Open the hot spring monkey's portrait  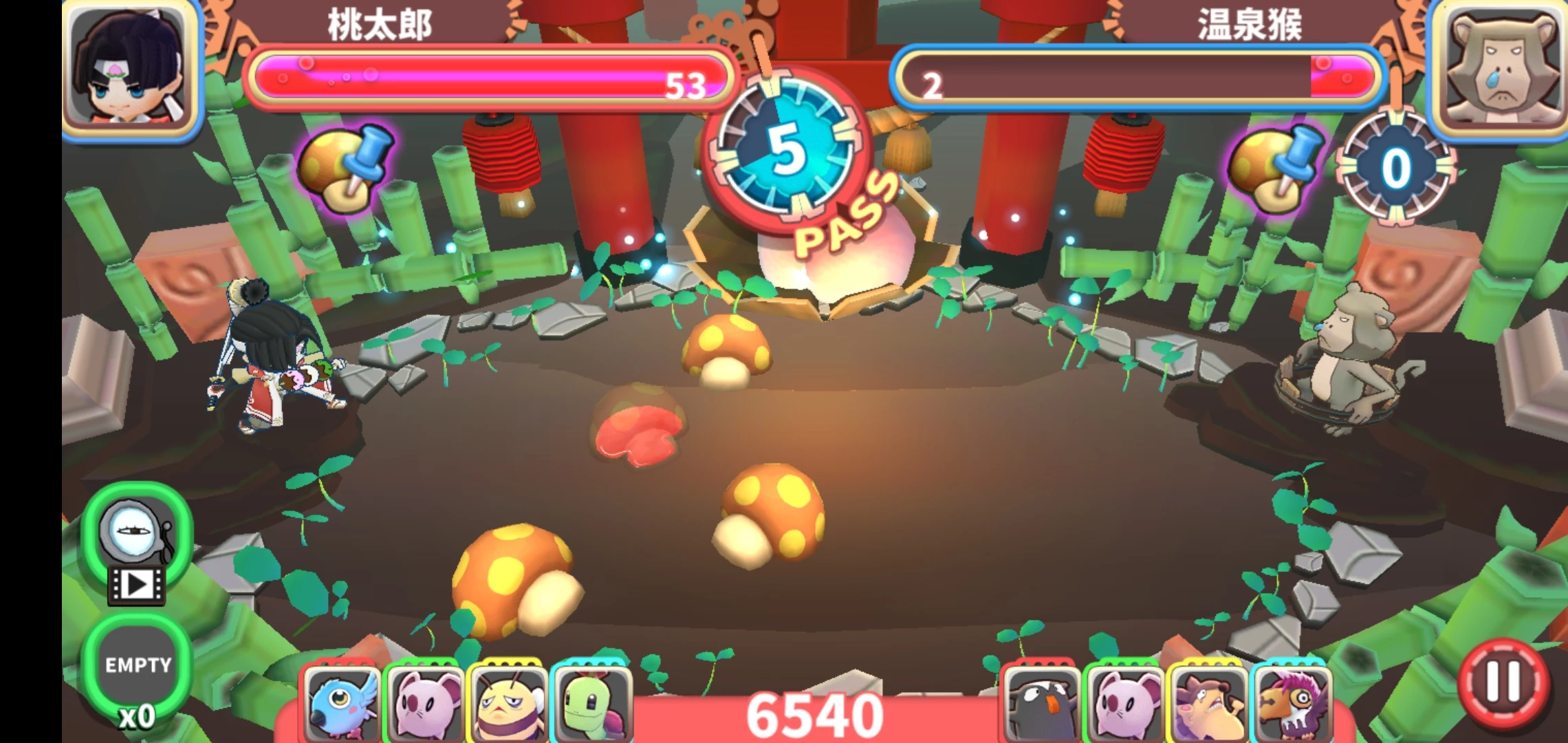tap(1501, 69)
